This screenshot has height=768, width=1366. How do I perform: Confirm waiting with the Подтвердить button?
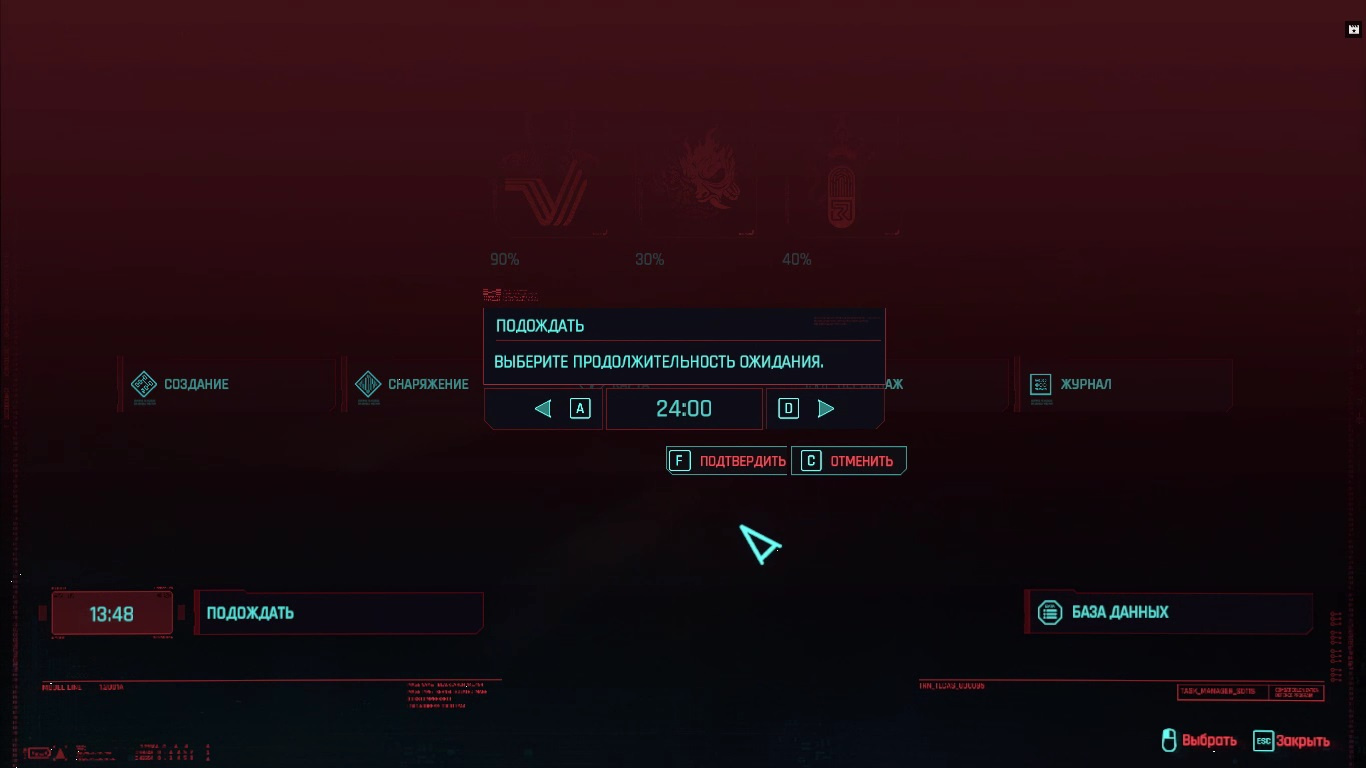726,460
